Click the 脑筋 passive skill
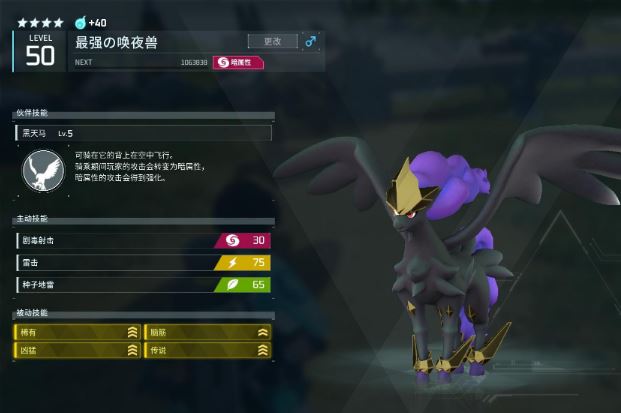 pyautogui.click(x=208, y=332)
